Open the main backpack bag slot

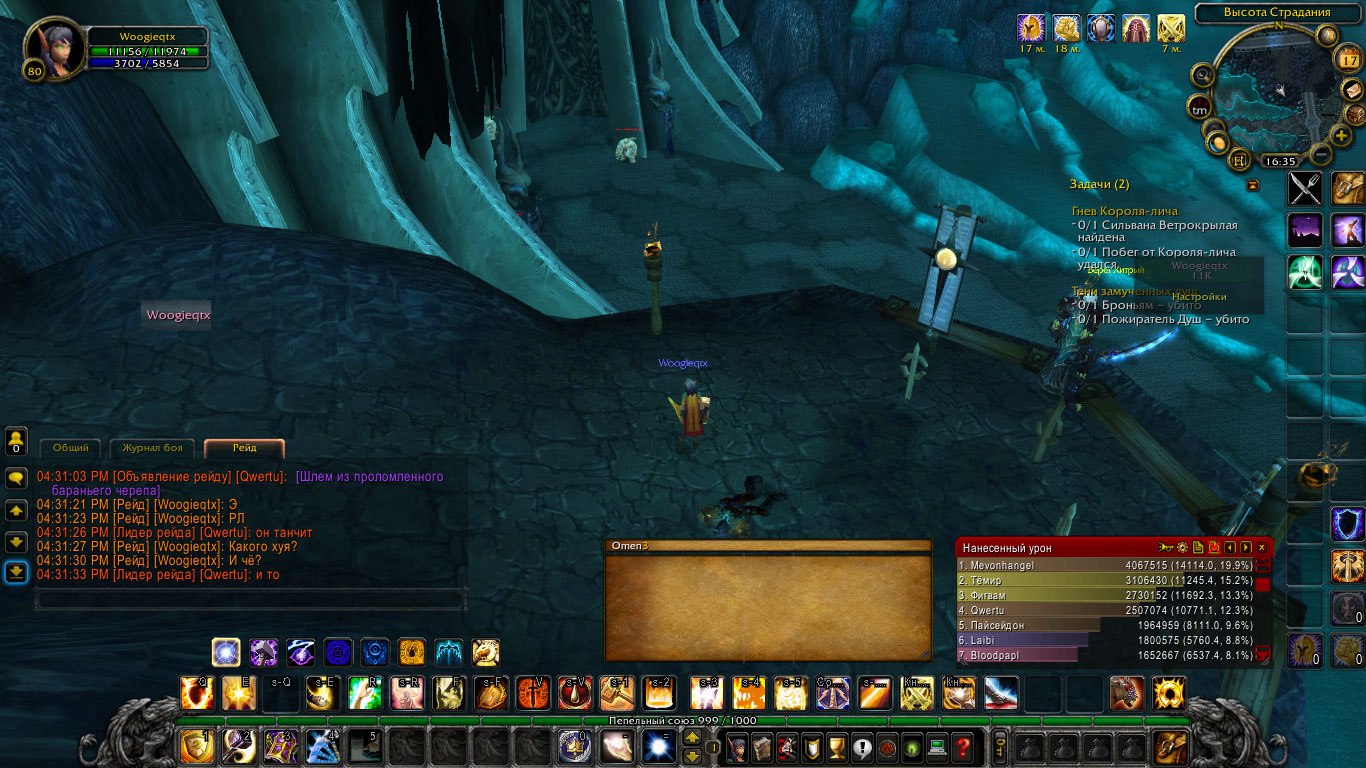[1171, 746]
